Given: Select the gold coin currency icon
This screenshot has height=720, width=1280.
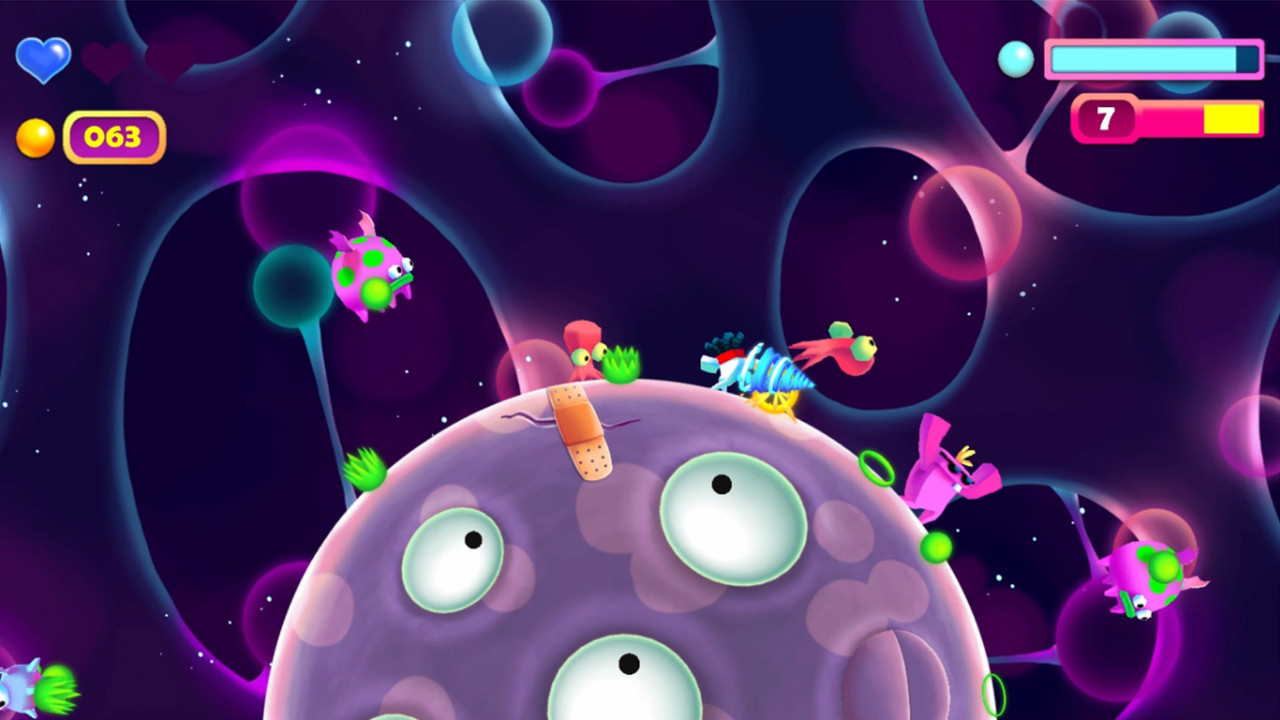Looking at the screenshot, I should [35, 136].
